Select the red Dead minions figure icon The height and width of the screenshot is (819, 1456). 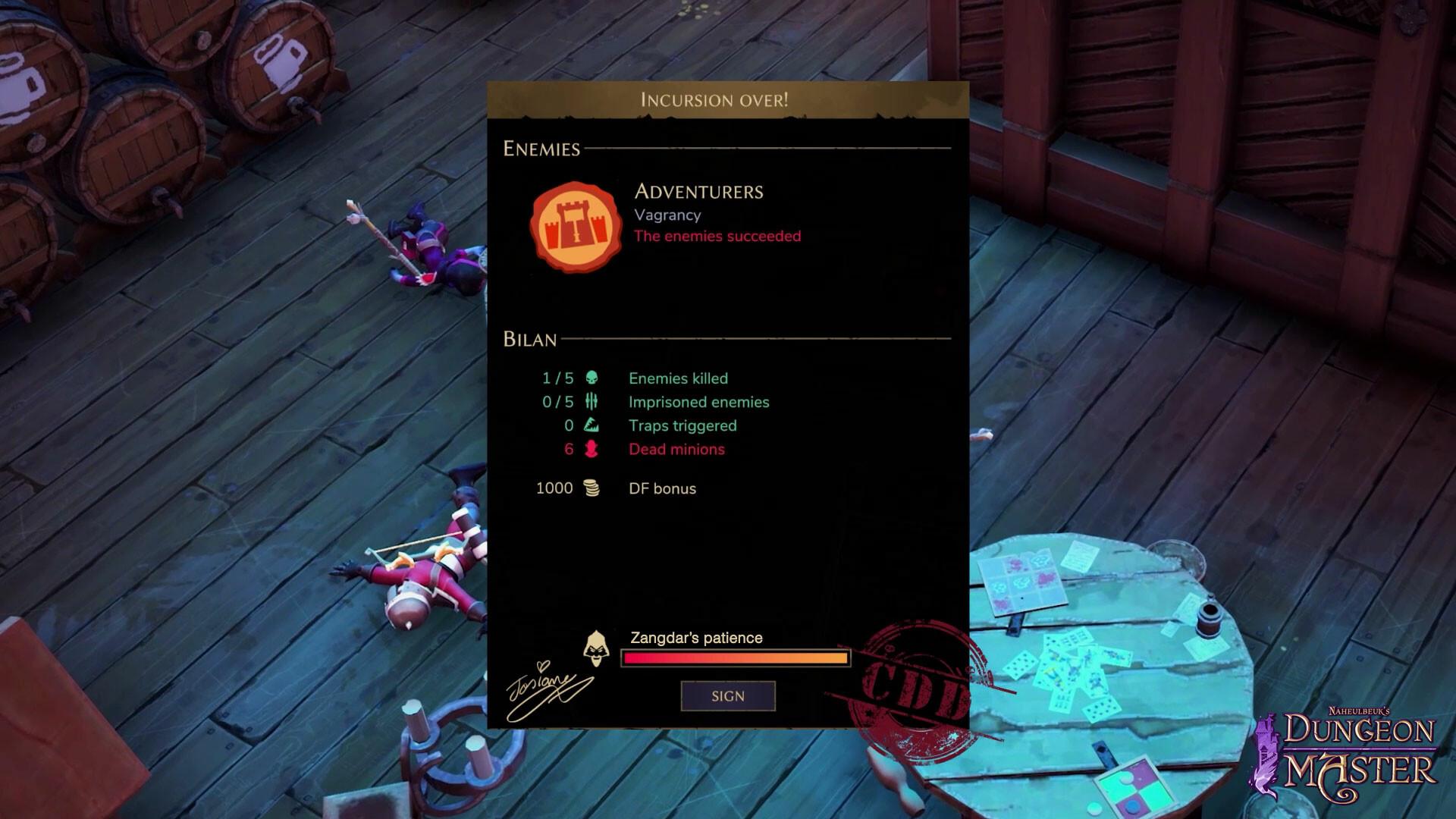[x=592, y=449]
